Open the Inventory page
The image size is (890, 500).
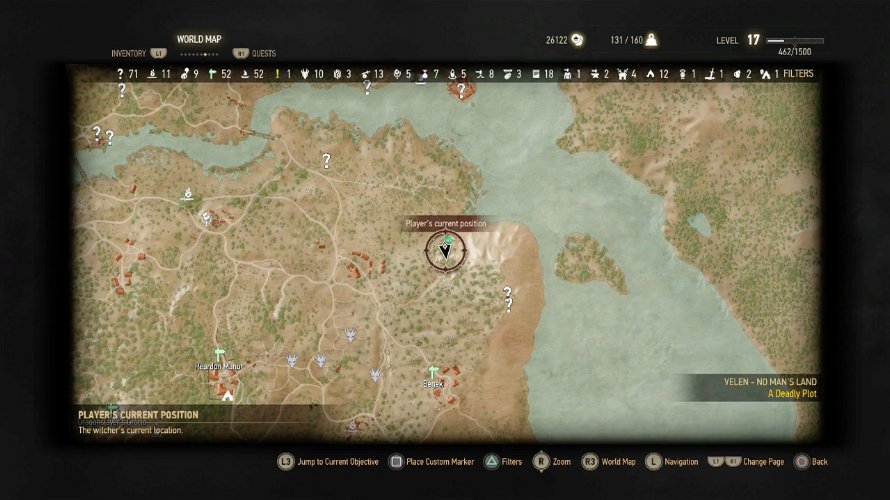click(128, 53)
